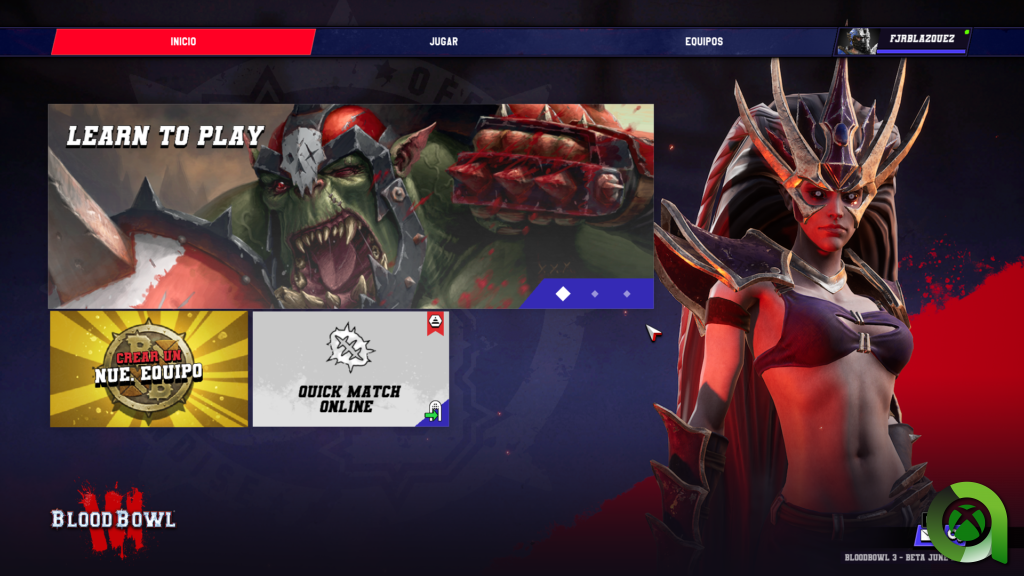The width and height of the screenshot is (1024, 576).
Task: Start a Quick Match Online
Action: 350,369
